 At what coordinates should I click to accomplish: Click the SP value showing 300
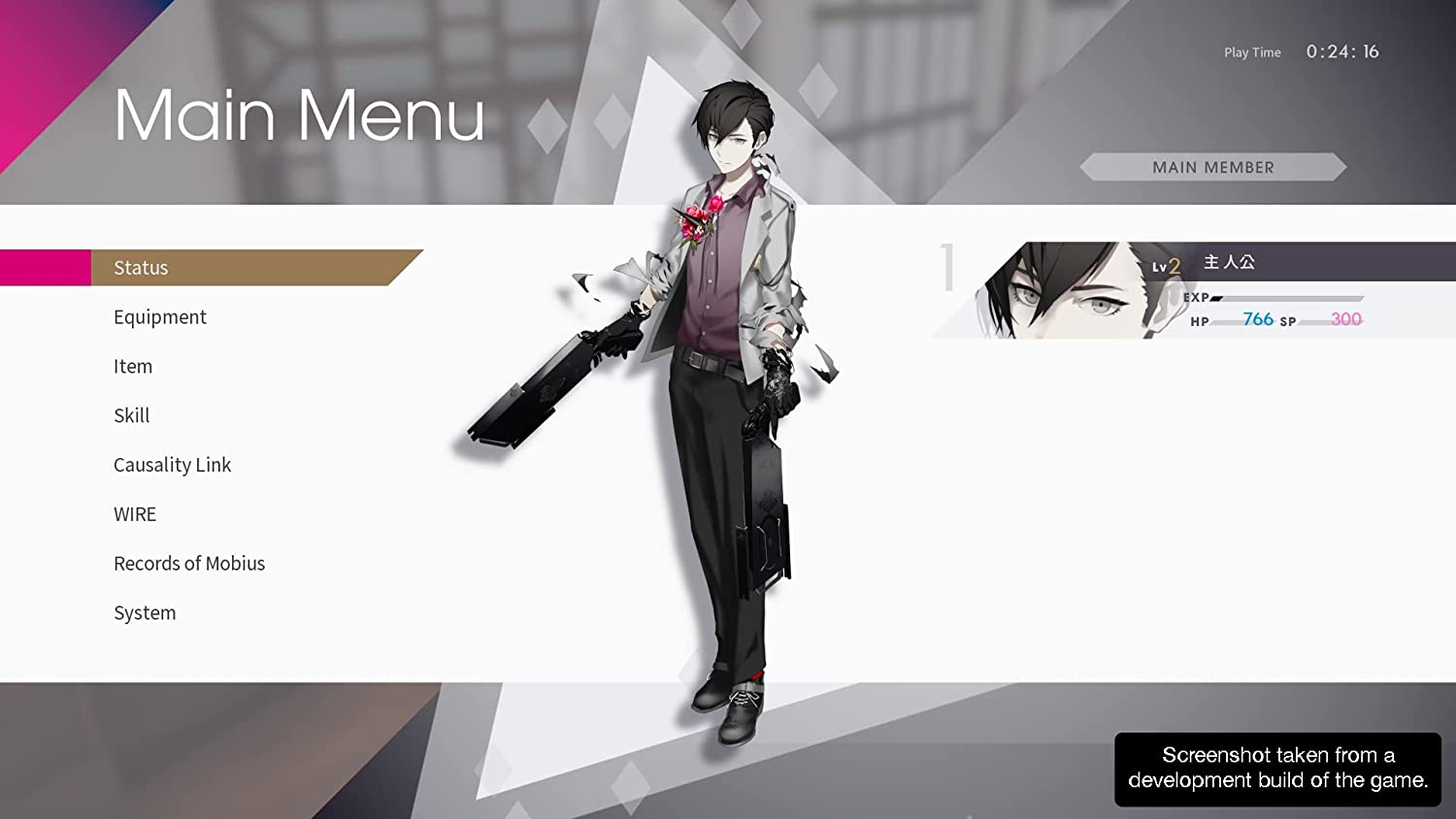pos(1343,318)
